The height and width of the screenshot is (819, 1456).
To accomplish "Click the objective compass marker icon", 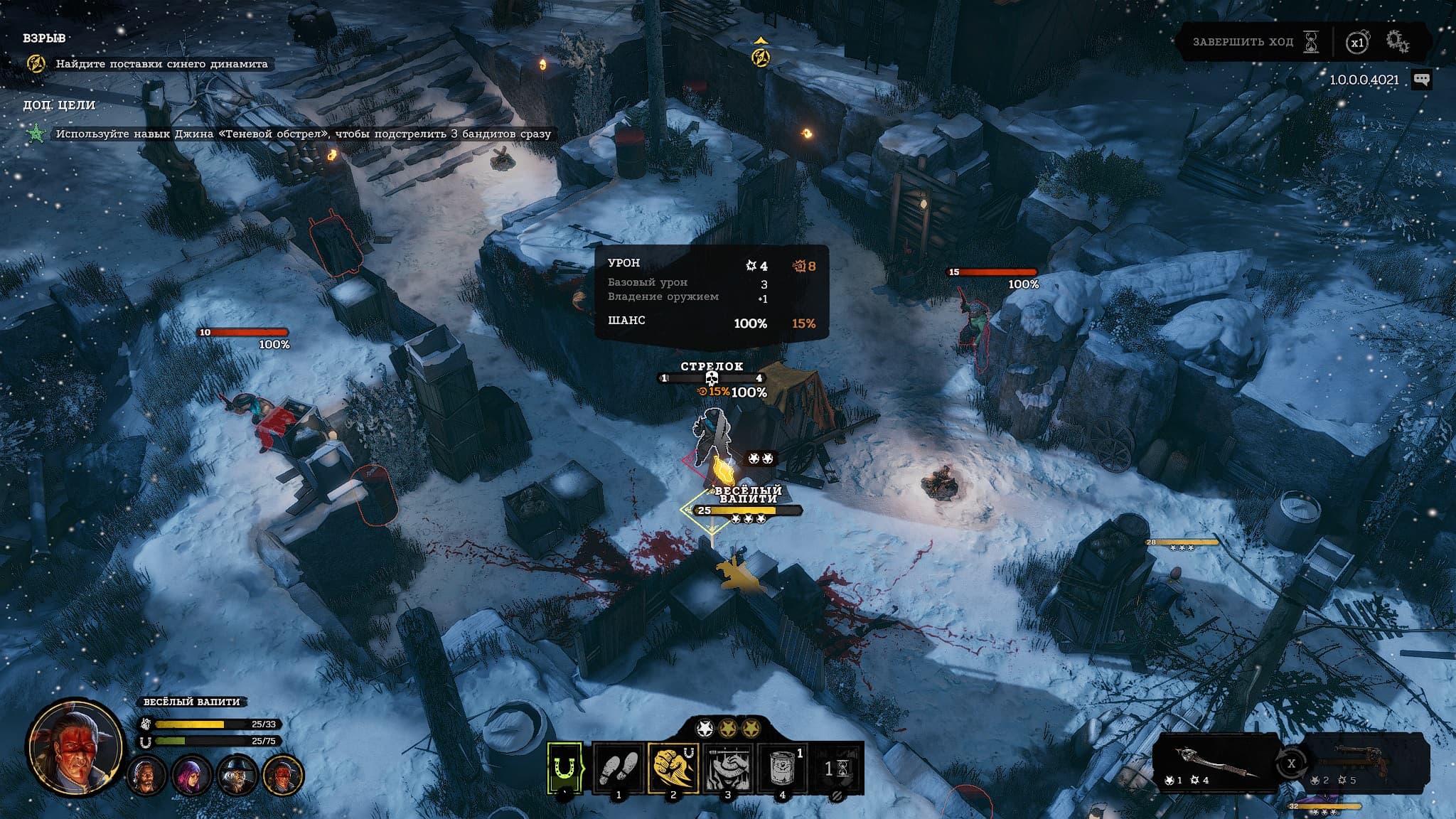I will click(761, 55).
